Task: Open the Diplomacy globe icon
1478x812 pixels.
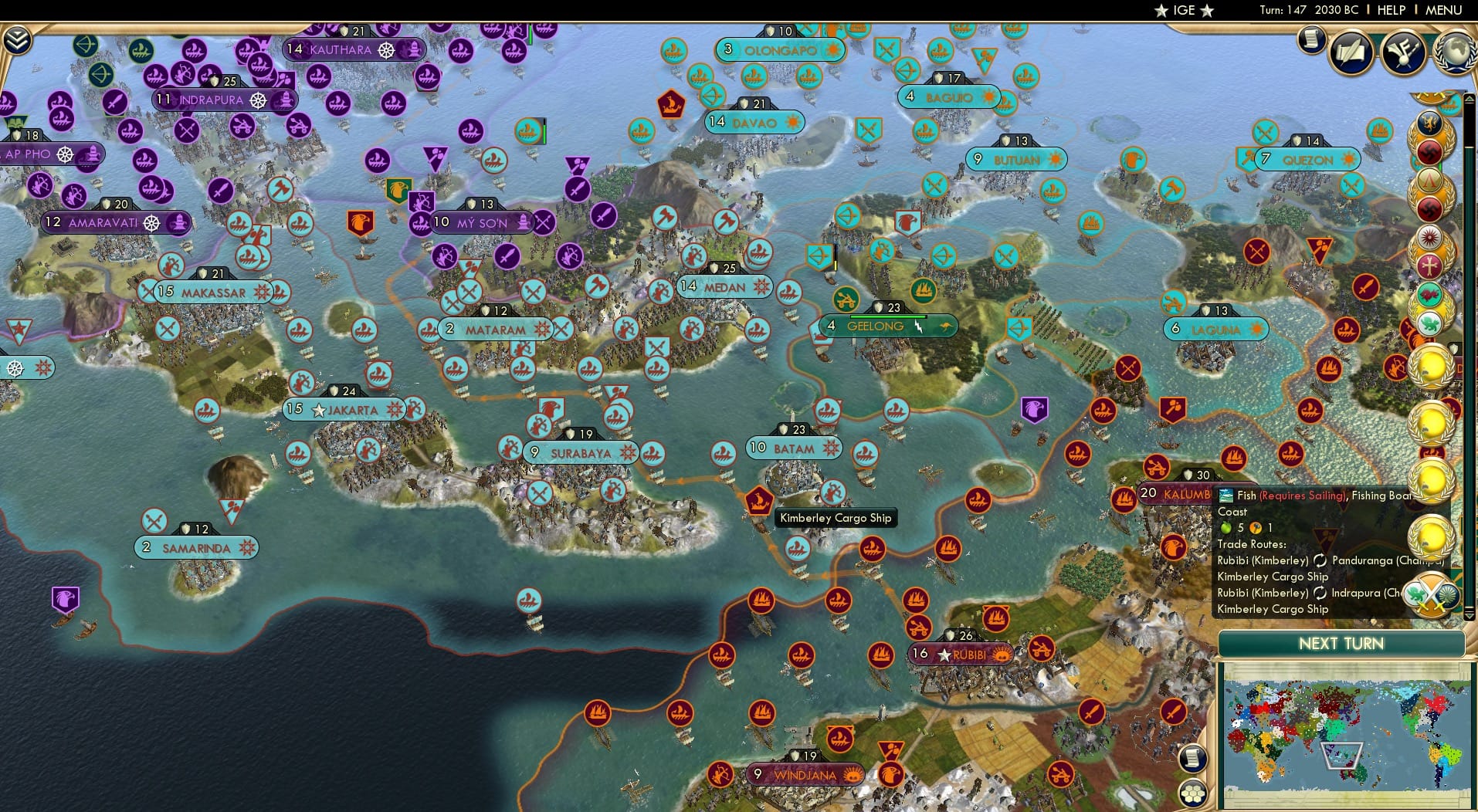Action: (x=1456, y=52)
